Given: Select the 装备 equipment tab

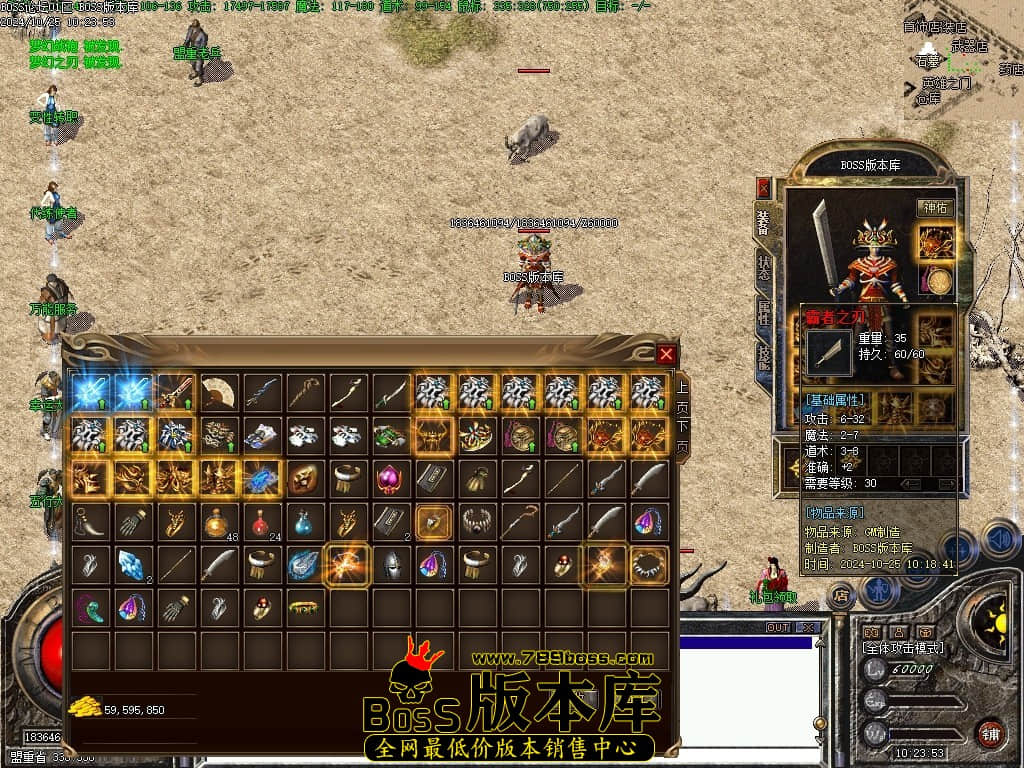Looking at the screenshot, I should [x=764, y=223].
